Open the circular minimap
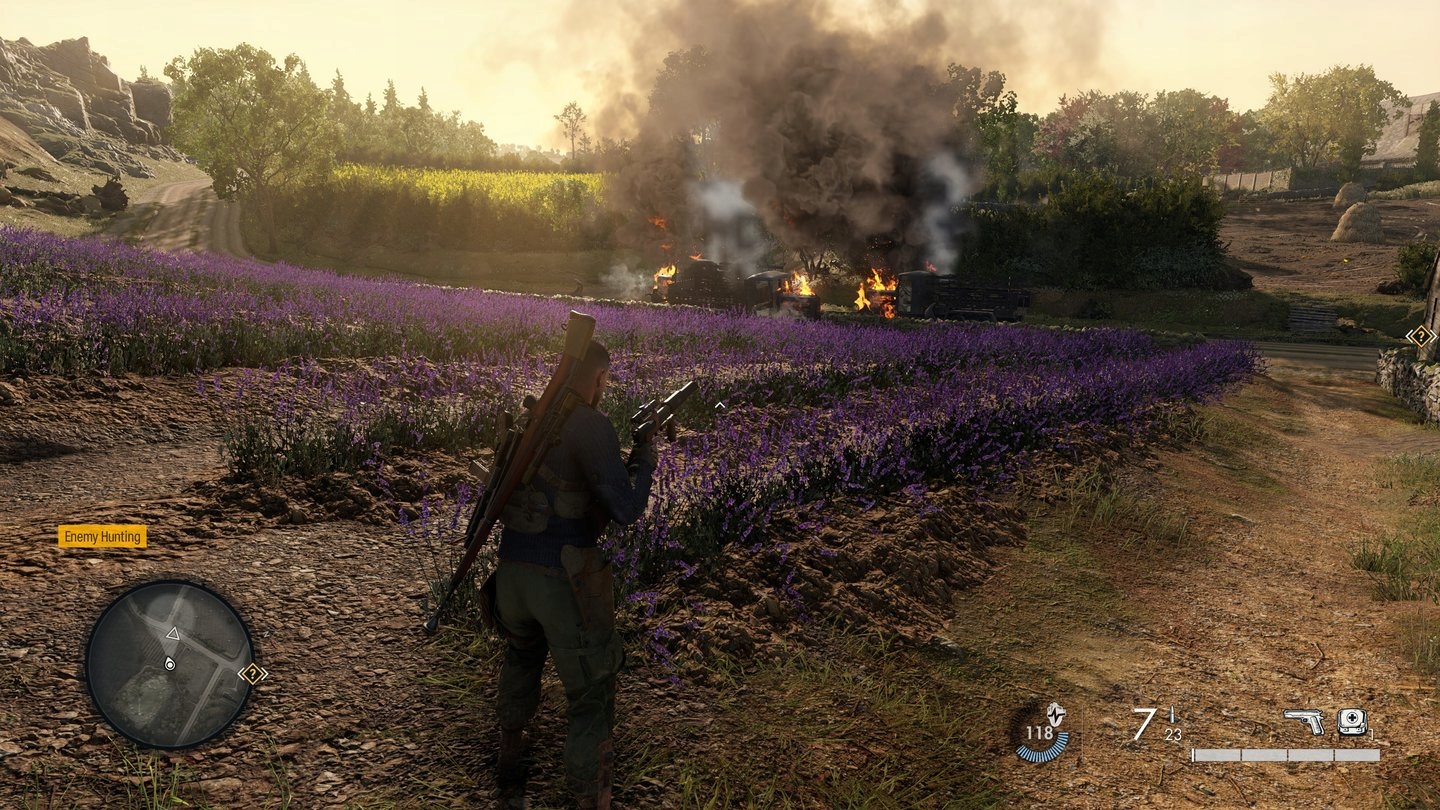Viewport: 1440px width, 810px height. click(x=169, y=664)
